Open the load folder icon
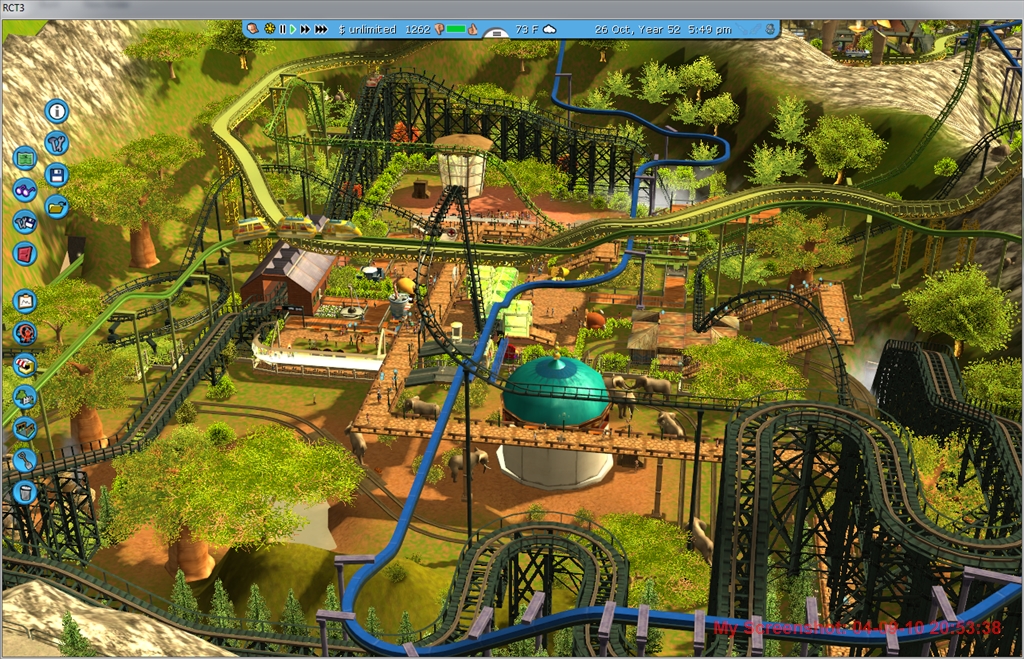The width and height of the screenshot is (1024, 659). (x=56, y=206)
